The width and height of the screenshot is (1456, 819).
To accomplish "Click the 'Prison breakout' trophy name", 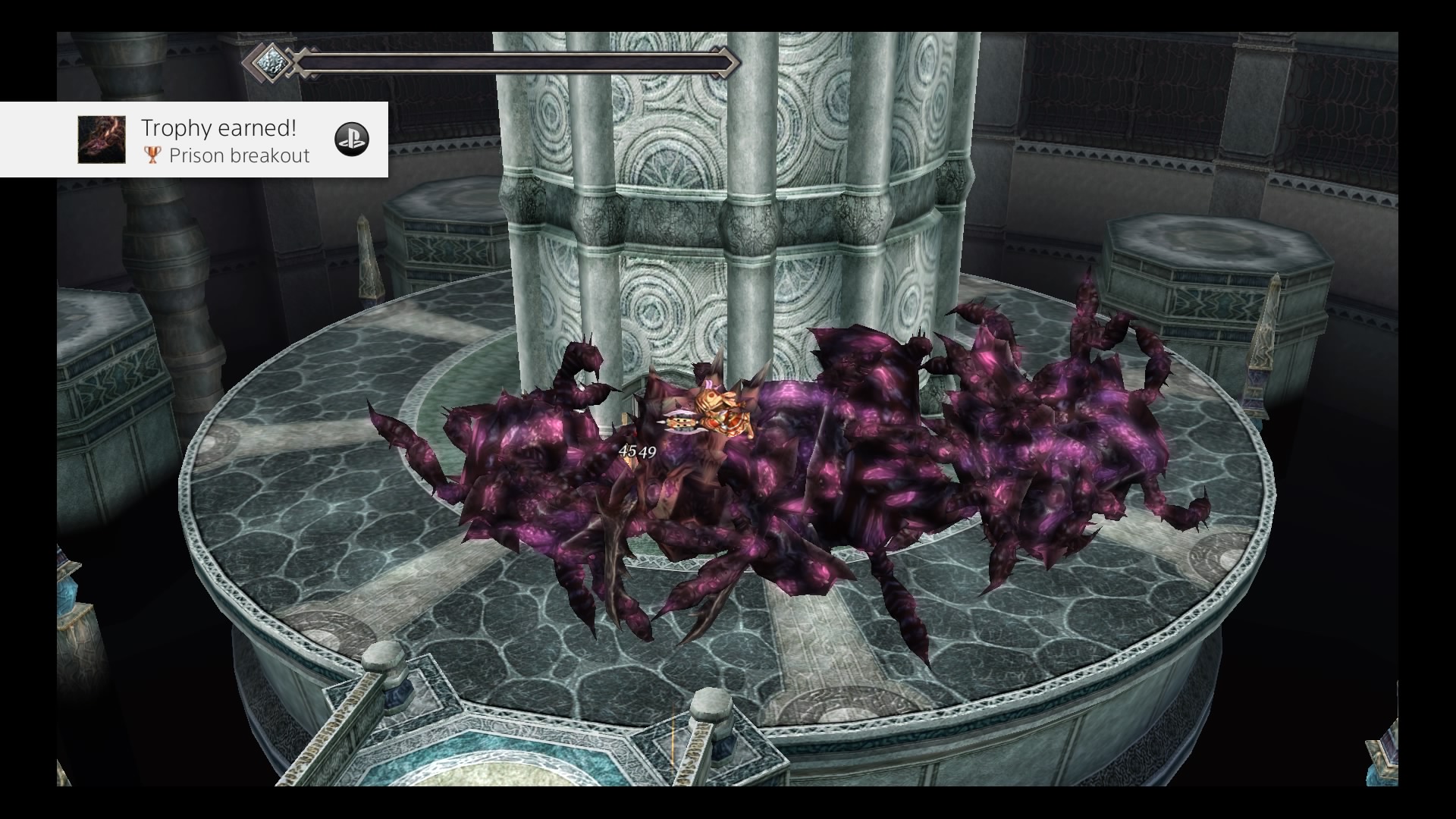I will pos(239,155).
